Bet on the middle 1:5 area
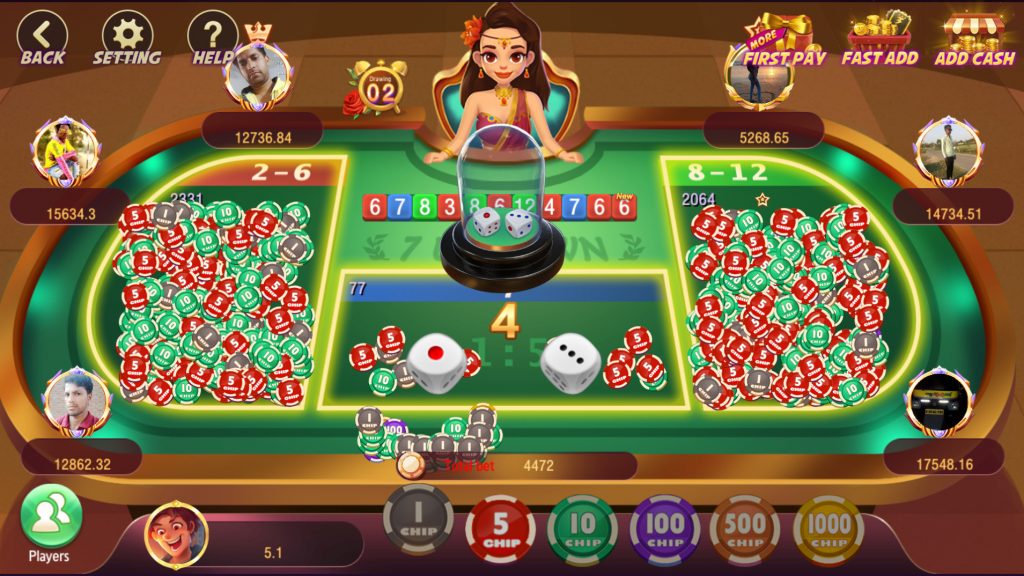The width and height of the screenshot is (1024, 576). (503, 340)
